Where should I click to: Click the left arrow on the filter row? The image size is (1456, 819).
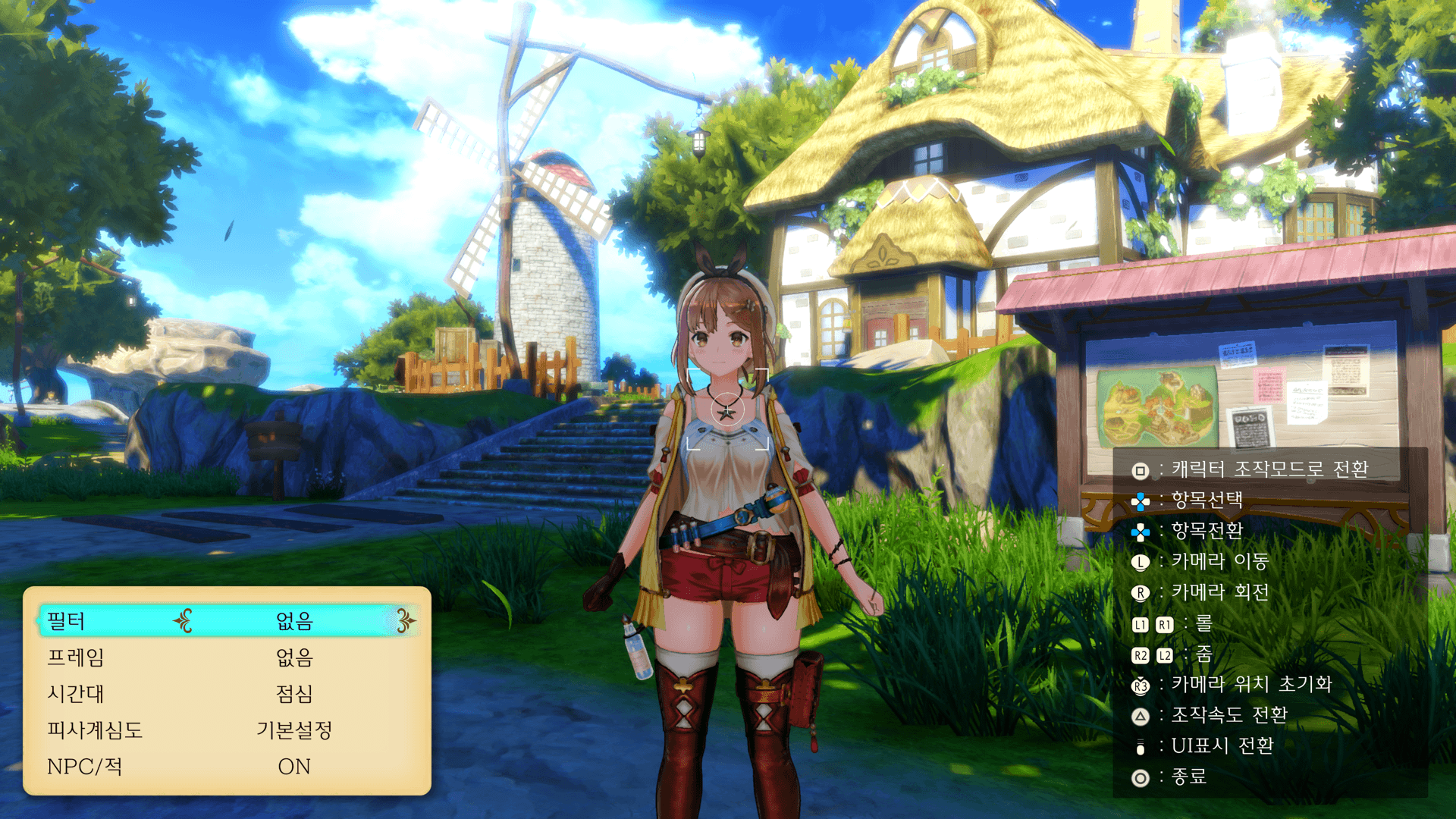[183, 621]
